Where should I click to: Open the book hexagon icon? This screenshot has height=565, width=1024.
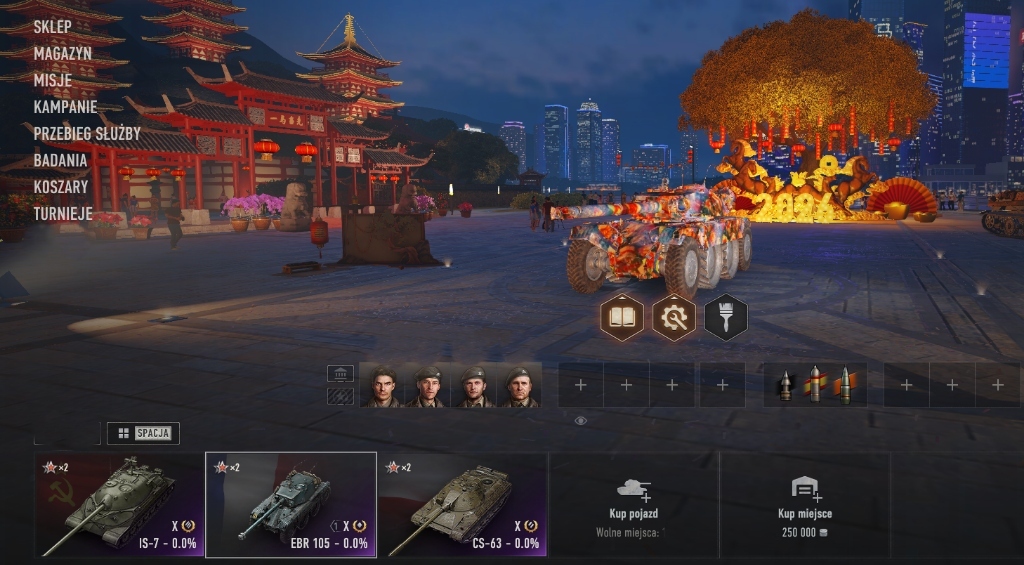pyautogui.click(x=621, y=318)
